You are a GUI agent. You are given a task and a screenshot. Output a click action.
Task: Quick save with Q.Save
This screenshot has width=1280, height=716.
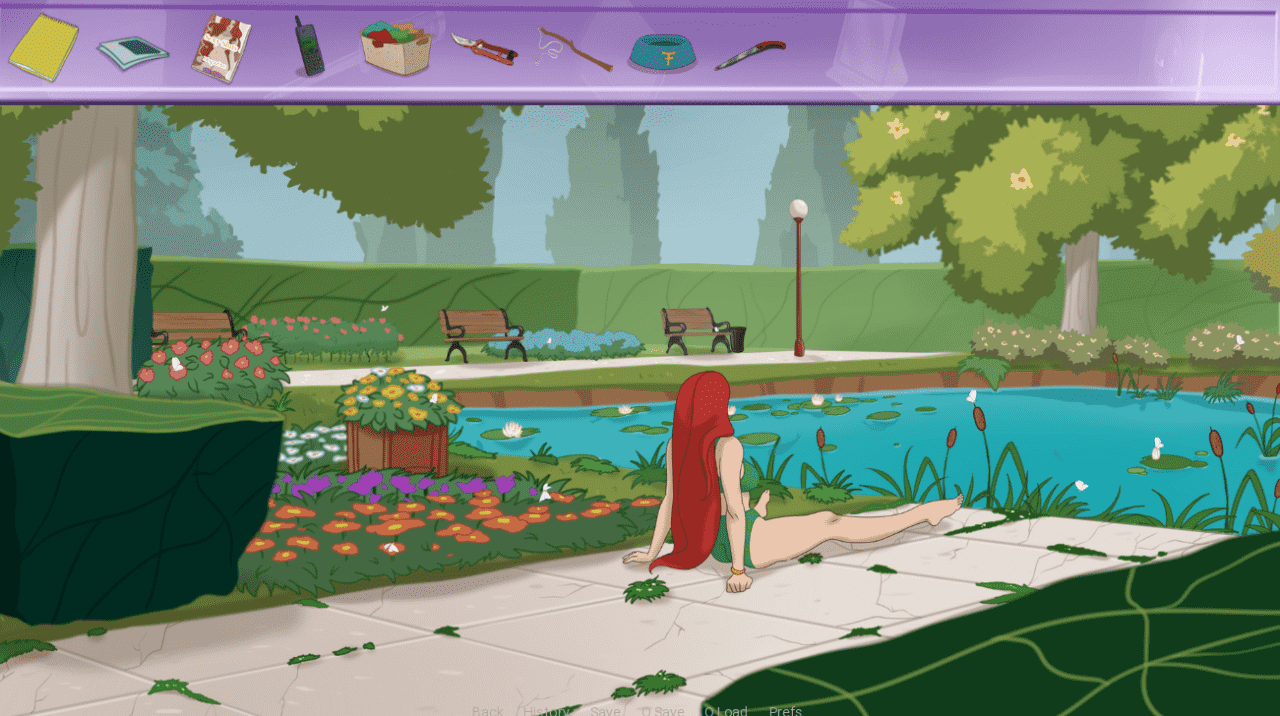(663, 711)
